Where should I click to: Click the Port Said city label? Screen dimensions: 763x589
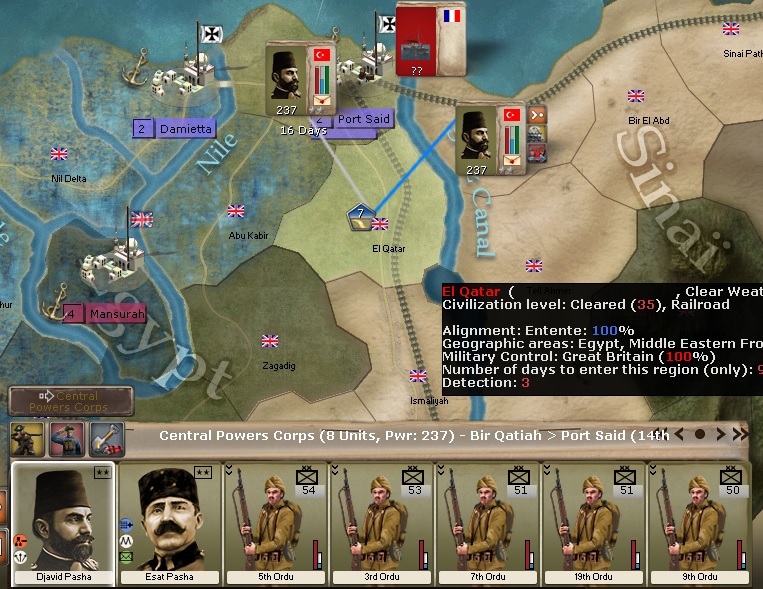click(x=362, y=119)
